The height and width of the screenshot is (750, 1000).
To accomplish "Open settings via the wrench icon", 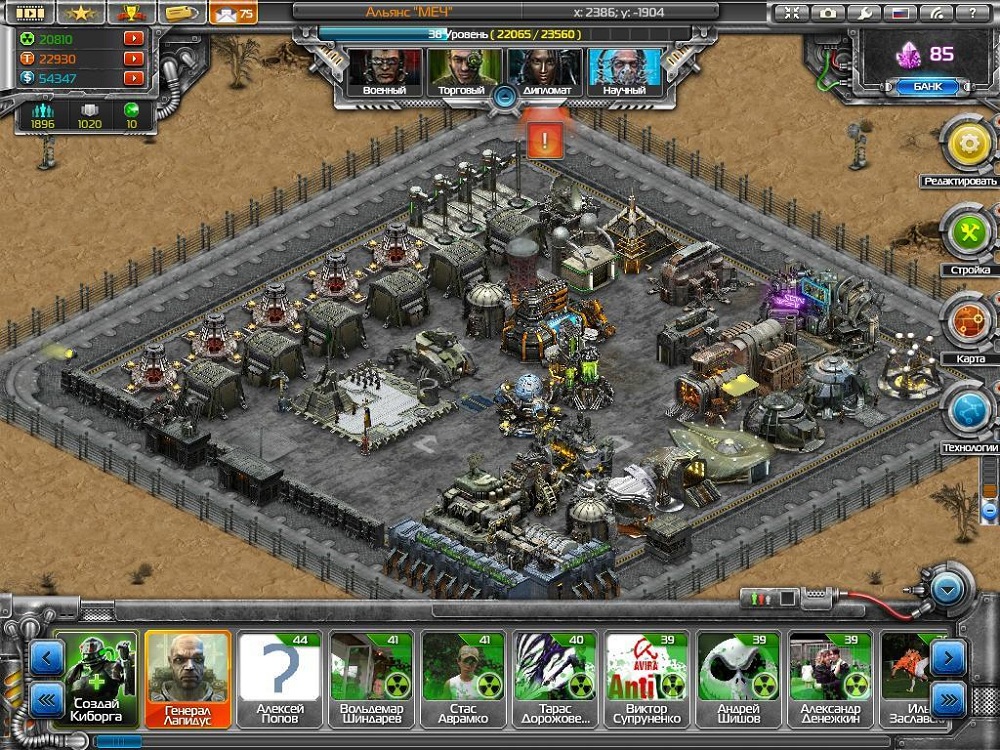I will 863,13.
